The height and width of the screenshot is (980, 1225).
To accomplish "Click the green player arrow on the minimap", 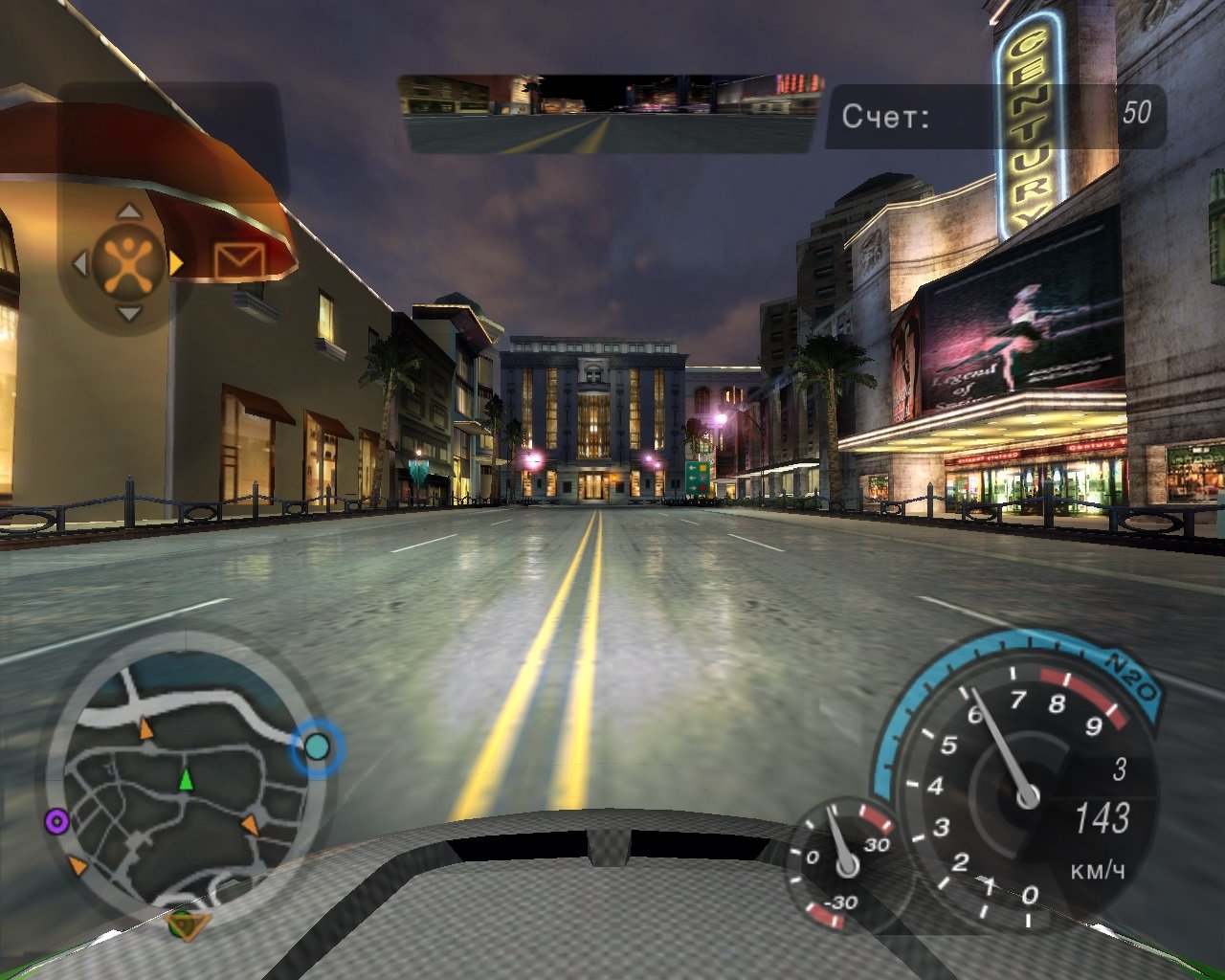I will [186, 780].
